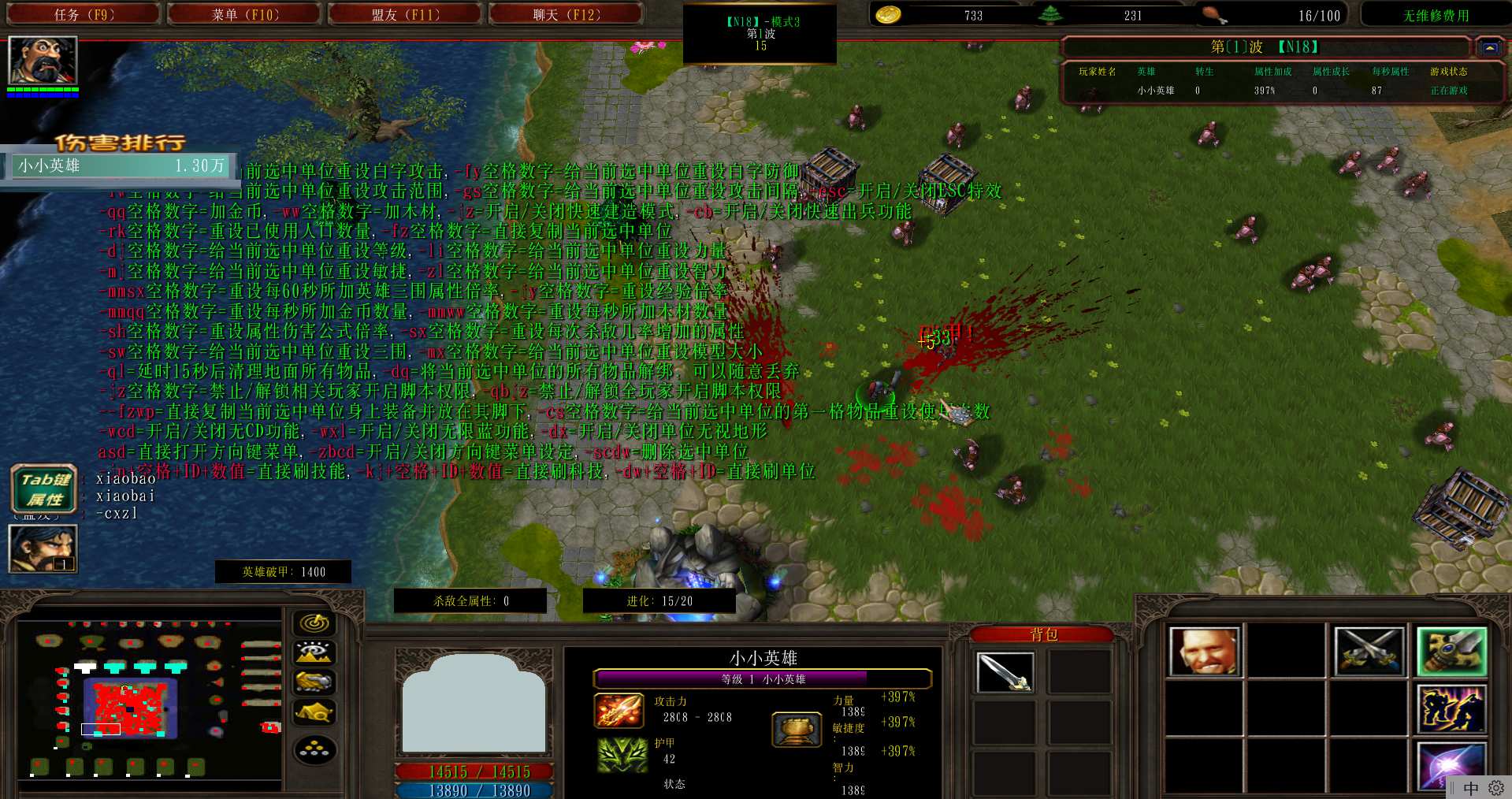Viewport: 1512px width, 799px height.
Task: Select the sword item in the 背包 inventory
Action: [1004, 672]
